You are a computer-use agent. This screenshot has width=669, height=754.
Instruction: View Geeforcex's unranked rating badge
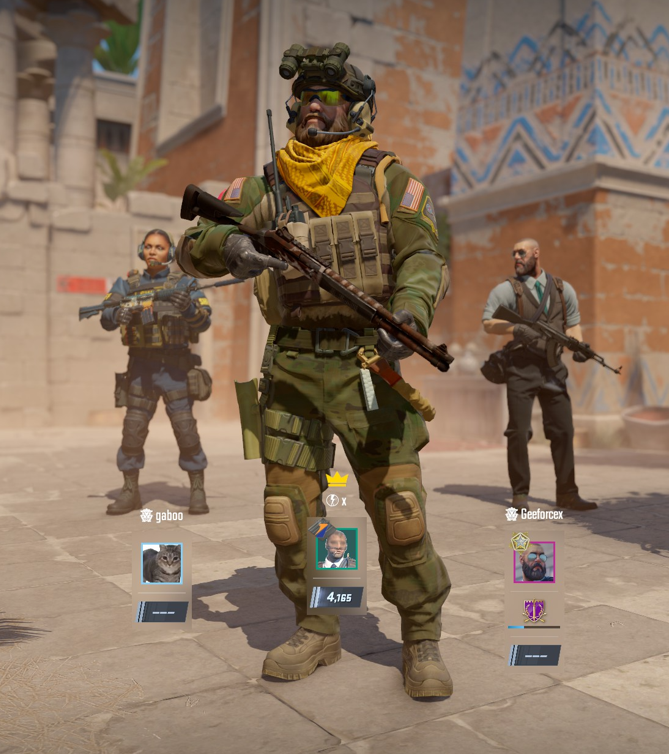tap(534, 655)
